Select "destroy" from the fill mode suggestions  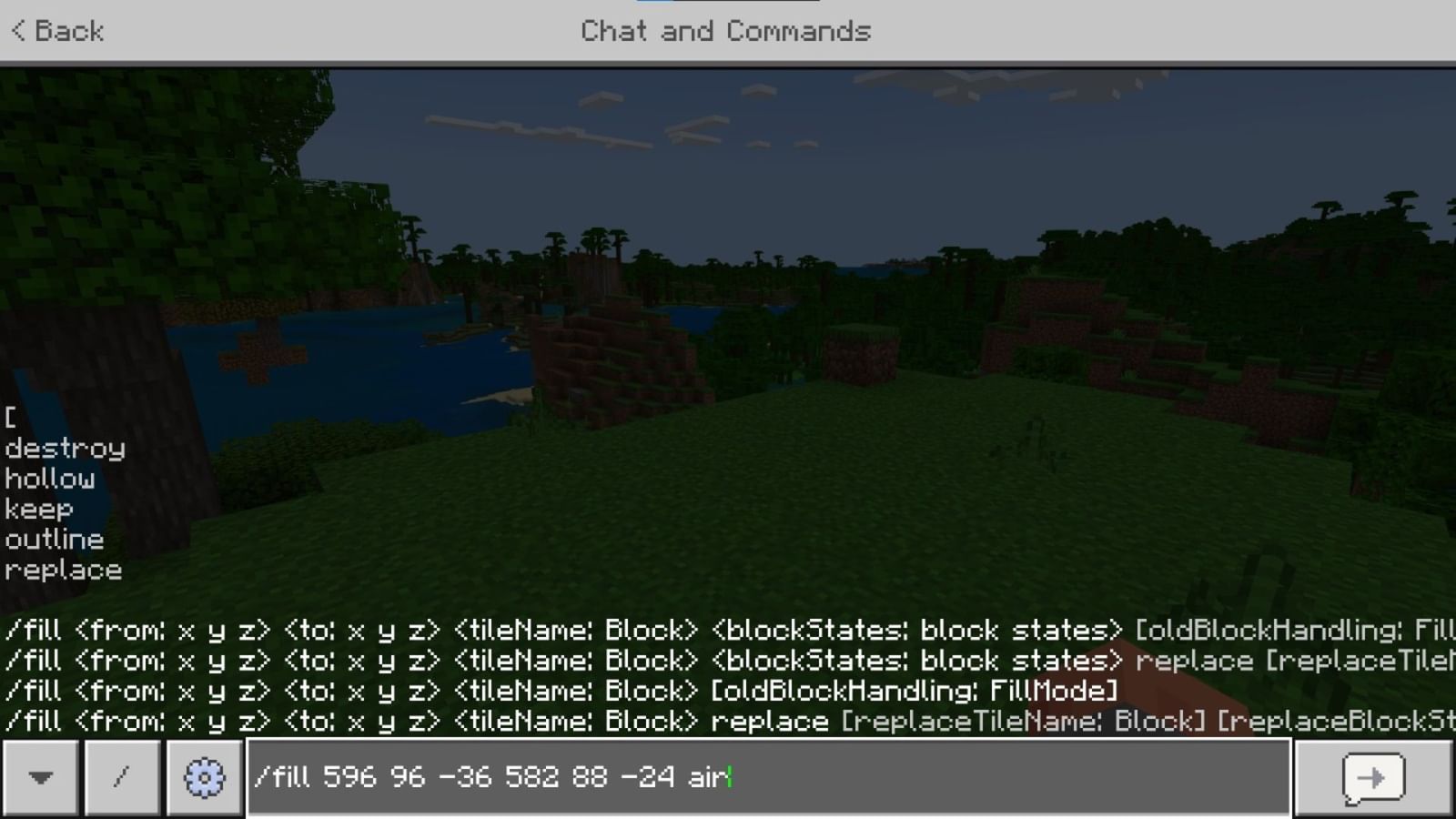[64, 448]
